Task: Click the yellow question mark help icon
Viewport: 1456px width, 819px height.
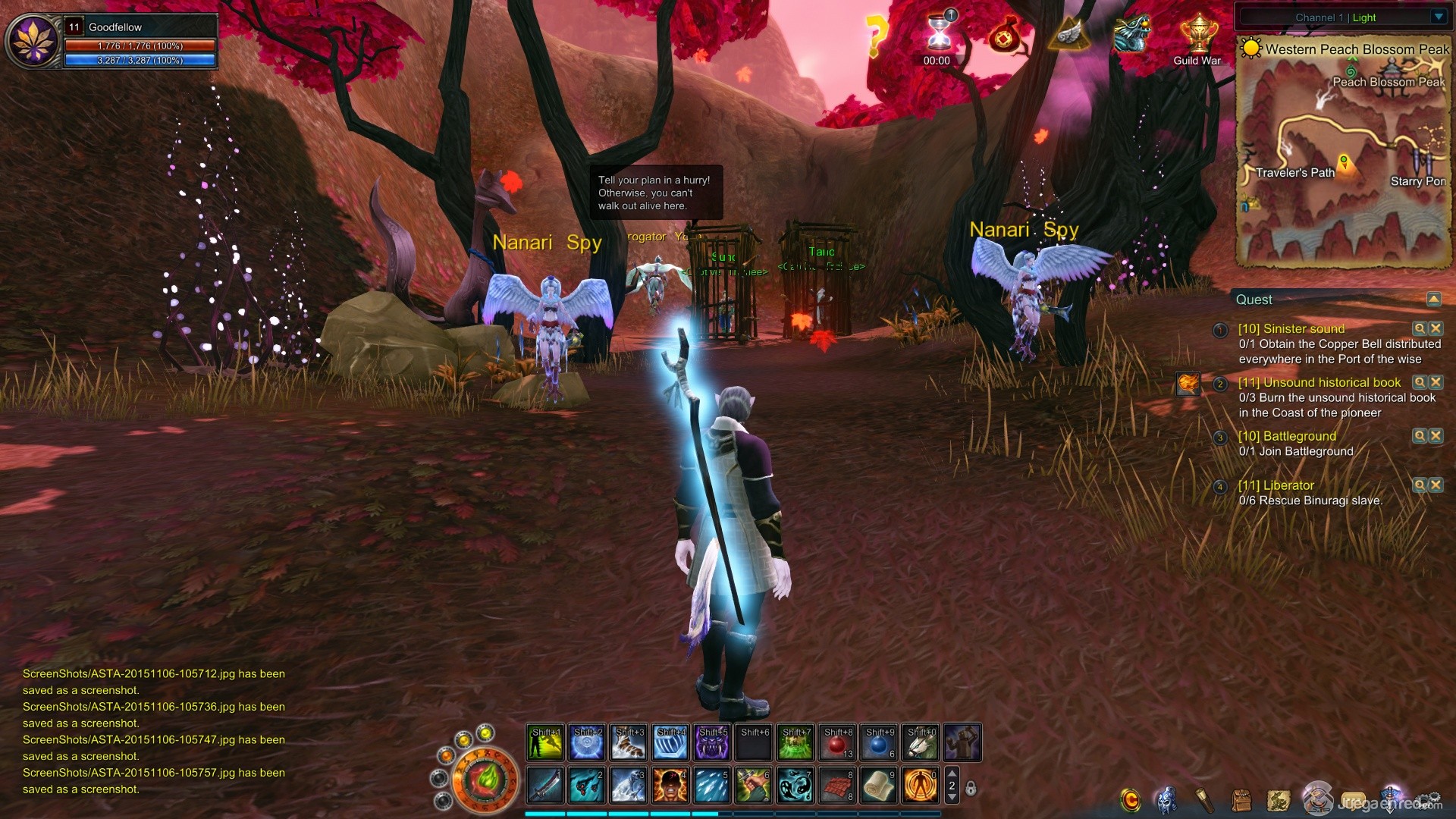Action: (876, 36)
